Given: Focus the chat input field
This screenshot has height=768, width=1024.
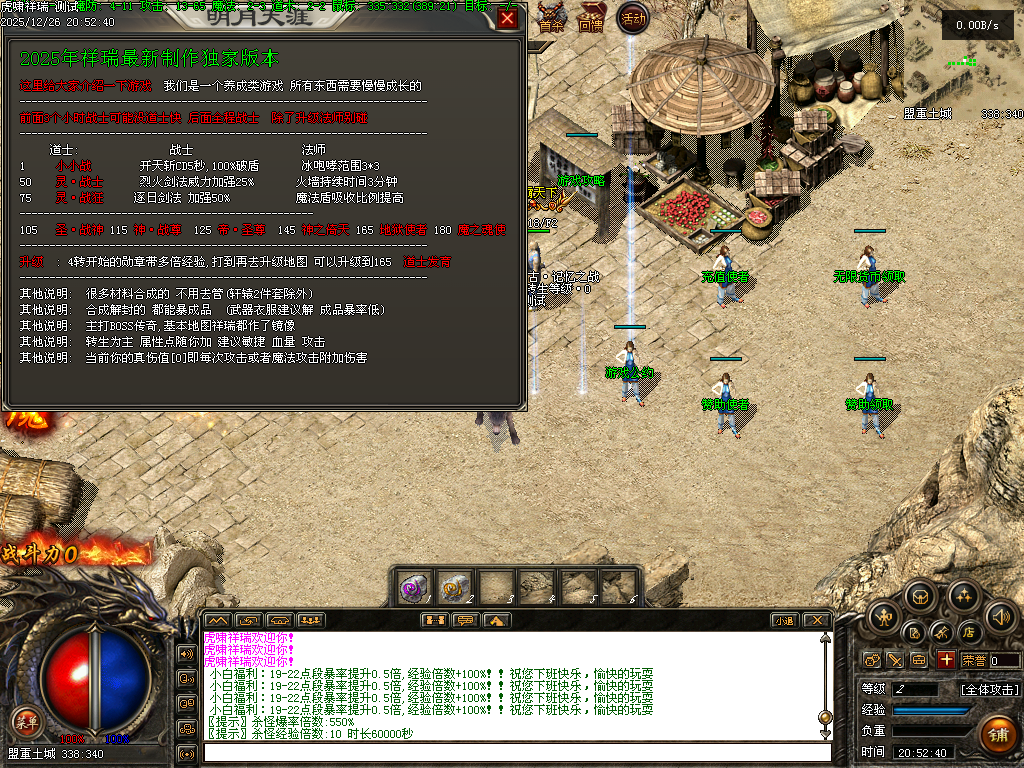Looking at the screenshot, I should pyautogui.click(x=515, y=752).
